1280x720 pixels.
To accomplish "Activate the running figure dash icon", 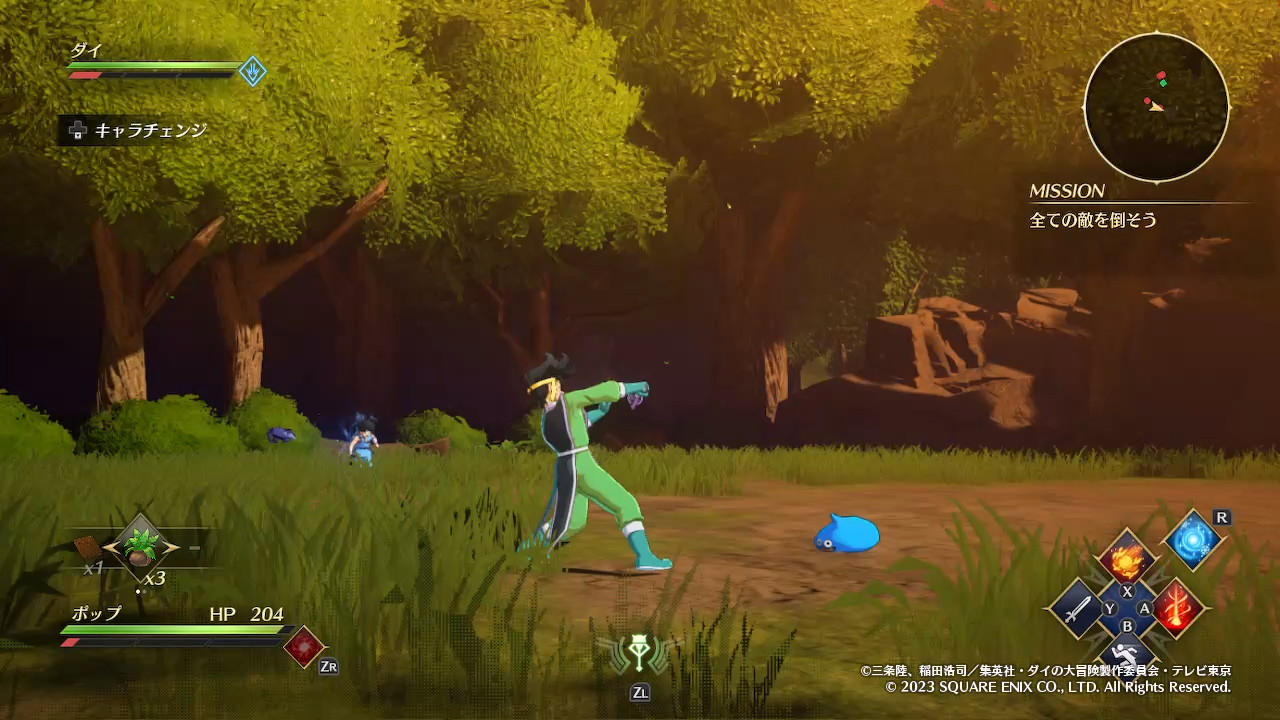I will click(1127, 655).
